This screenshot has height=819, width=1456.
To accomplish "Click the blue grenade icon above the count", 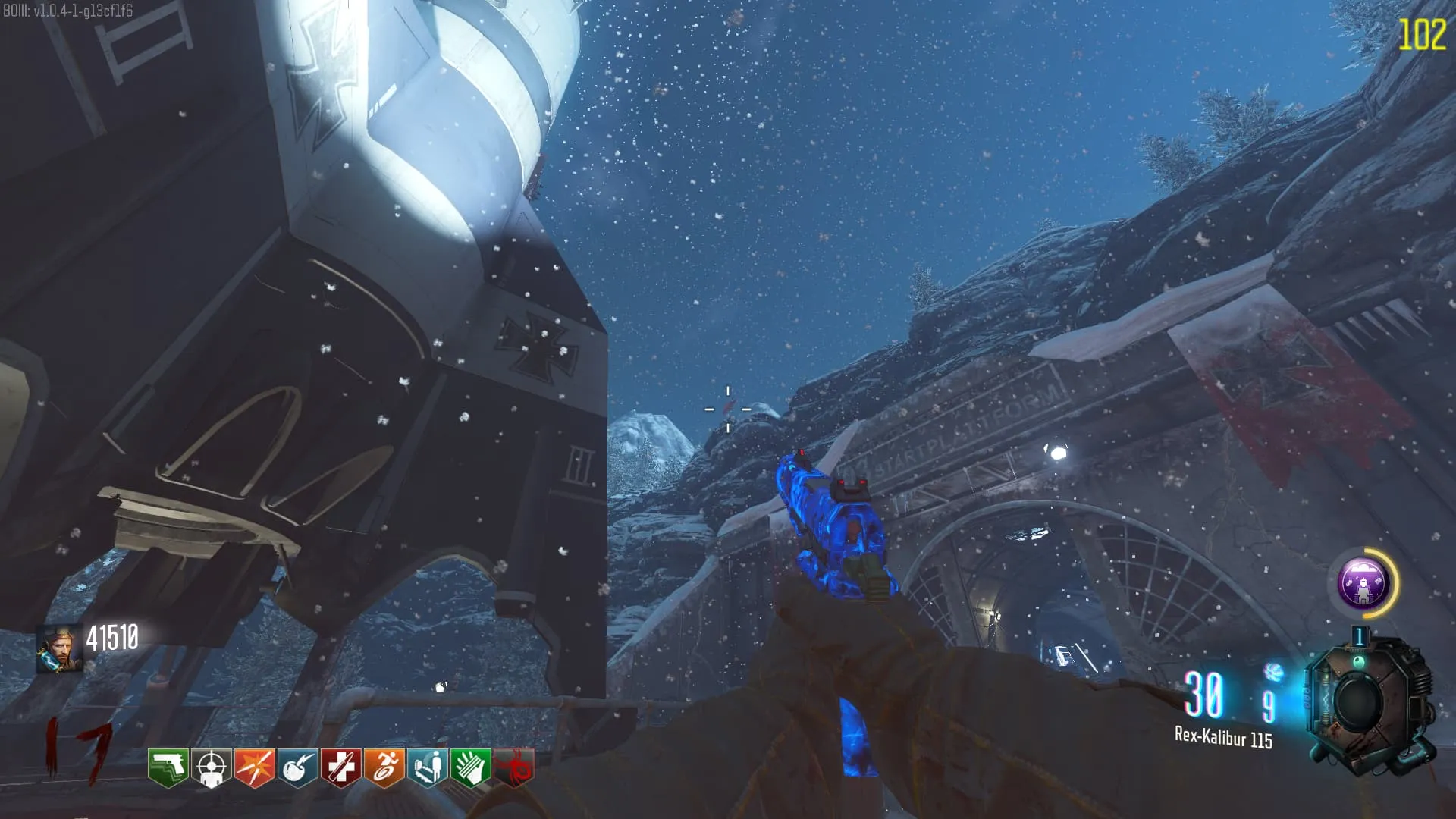I will [x=1273, y=672].
